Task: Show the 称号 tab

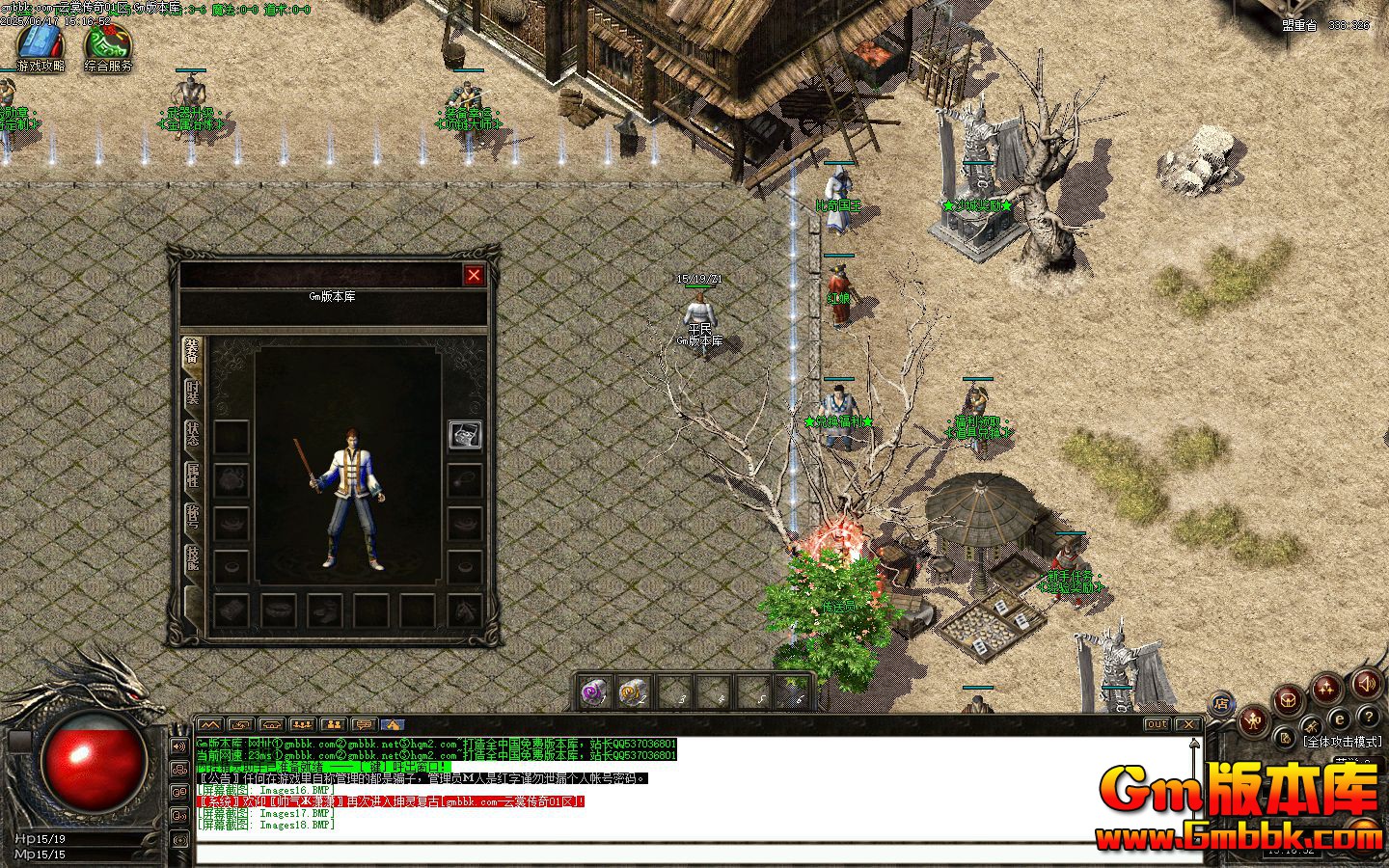Action: (193, 519)
